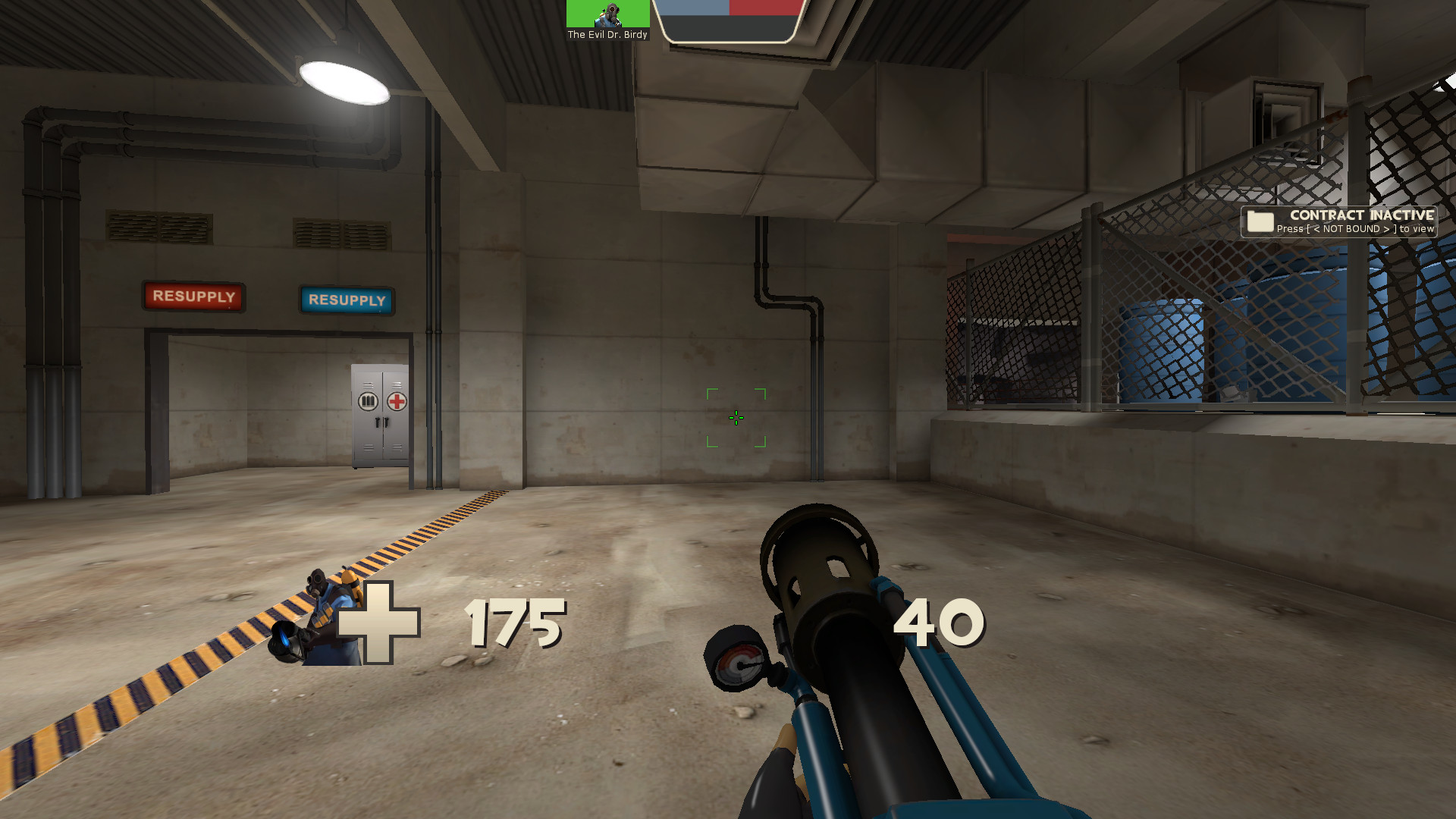Click the medical cross on the resupply locker
Viewport: 1456px width, 819px height.
(x=397, y=403)
